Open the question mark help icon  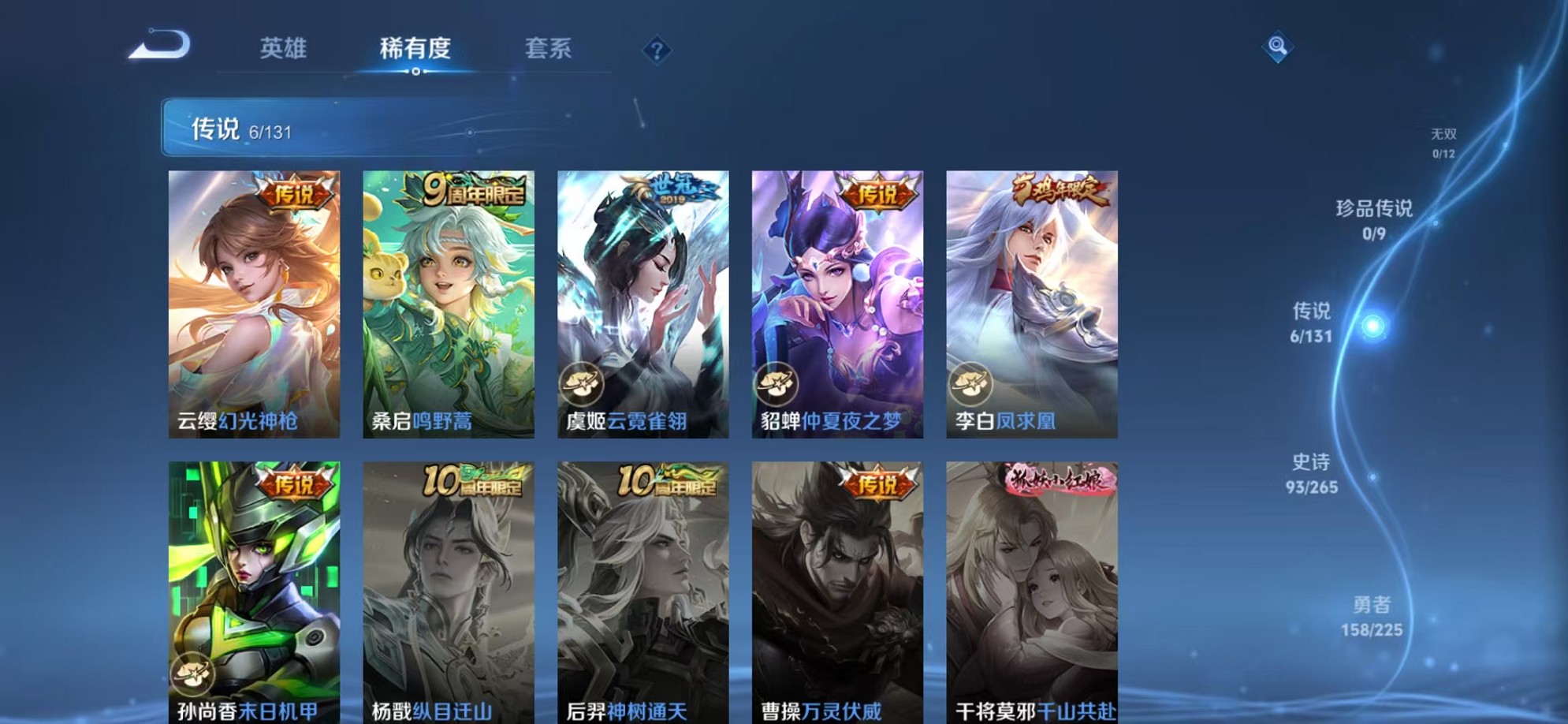[x=656, y=50]
